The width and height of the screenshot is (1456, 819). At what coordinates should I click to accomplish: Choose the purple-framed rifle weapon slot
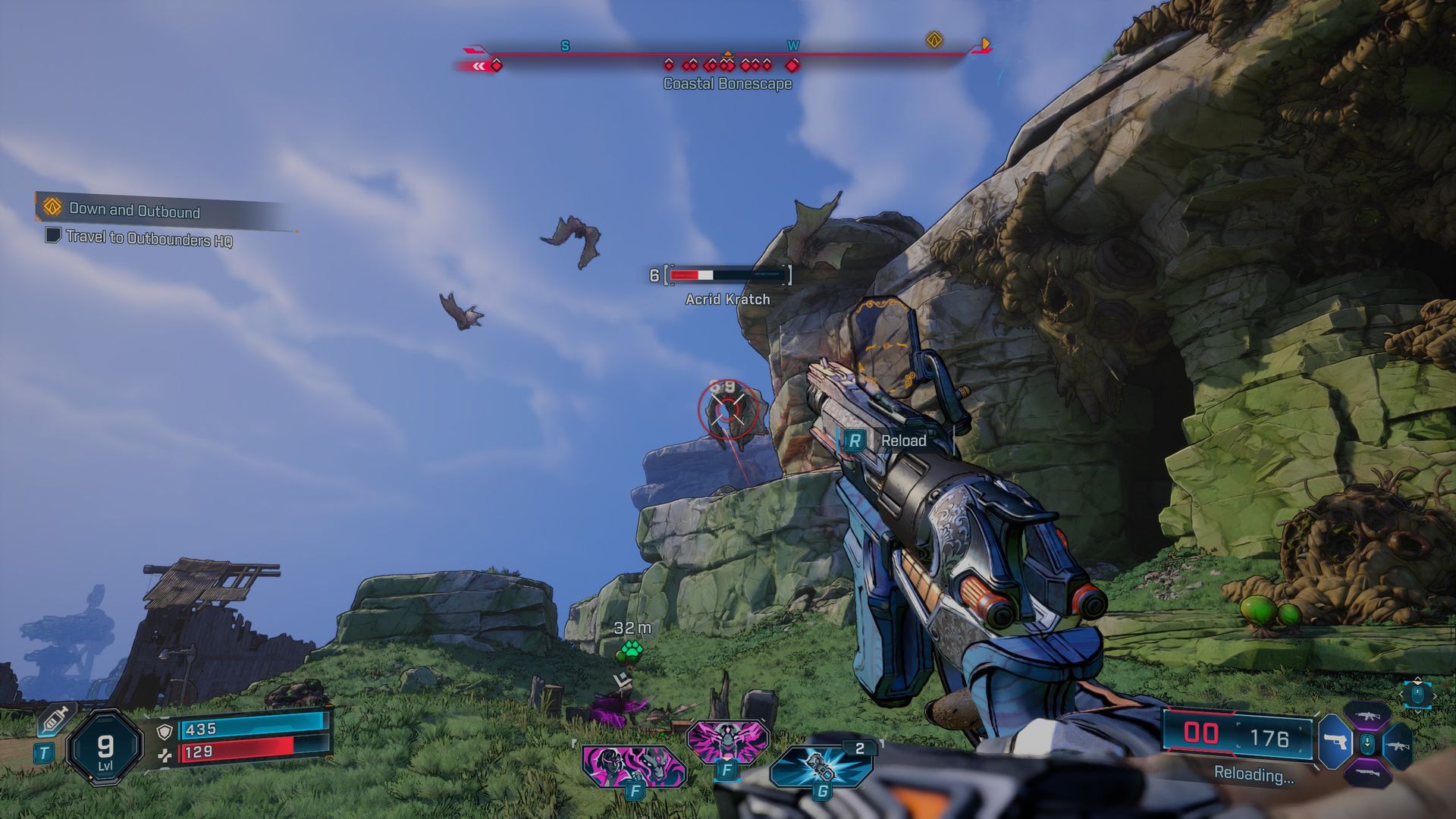pos(1367,717)
